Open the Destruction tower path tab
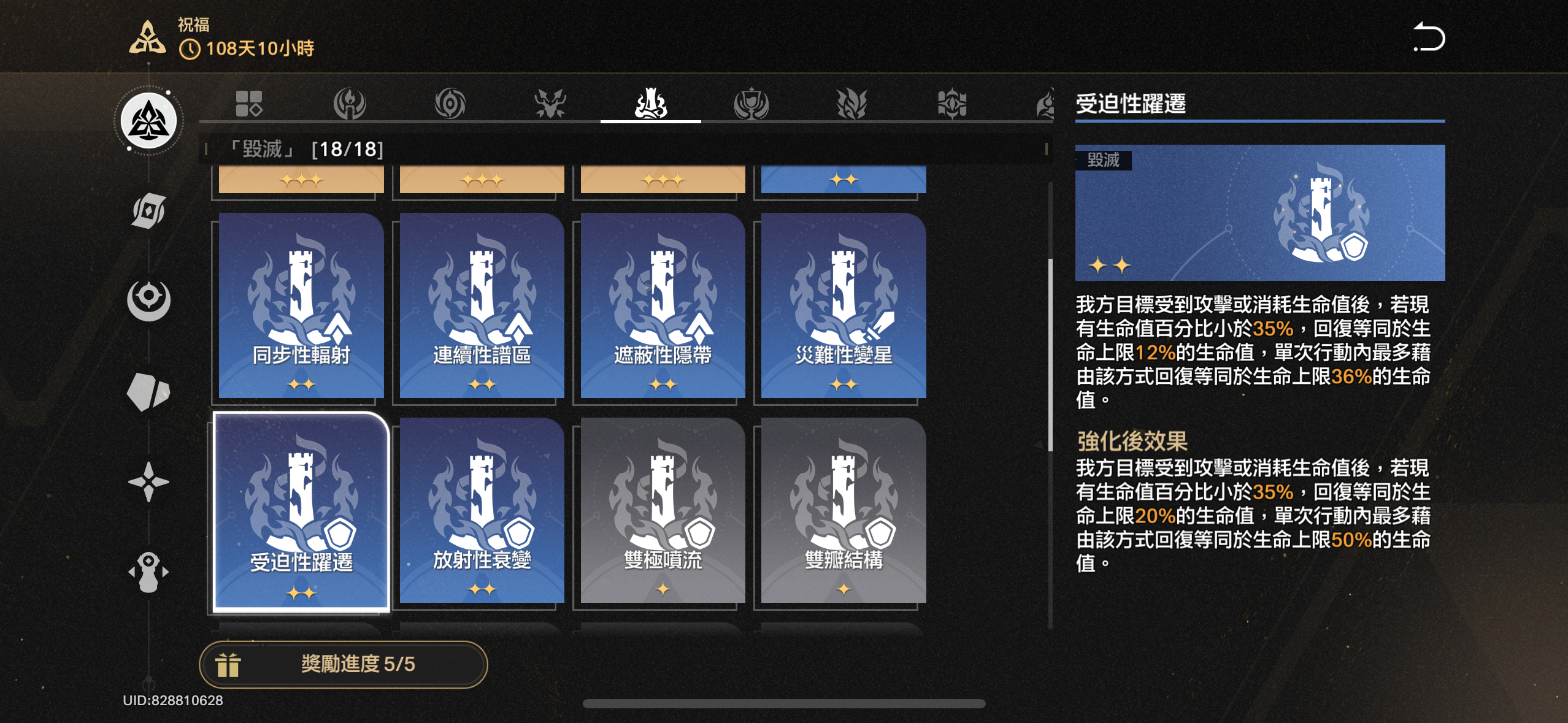Screen dimensions: 1568x723 pos(651,104)
